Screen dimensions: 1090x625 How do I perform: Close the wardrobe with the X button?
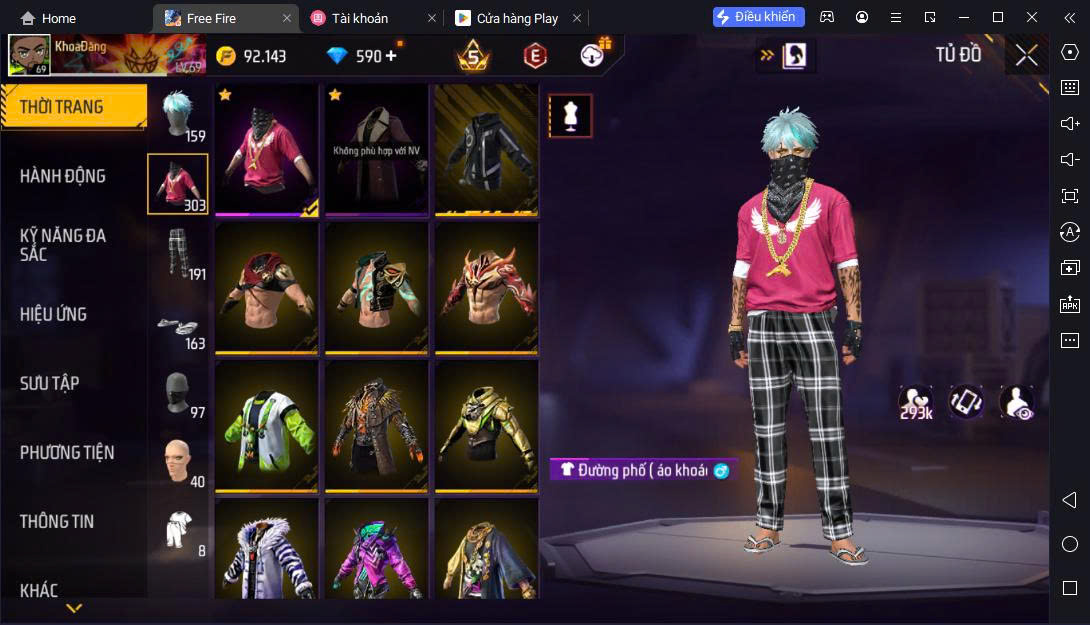1026,55
